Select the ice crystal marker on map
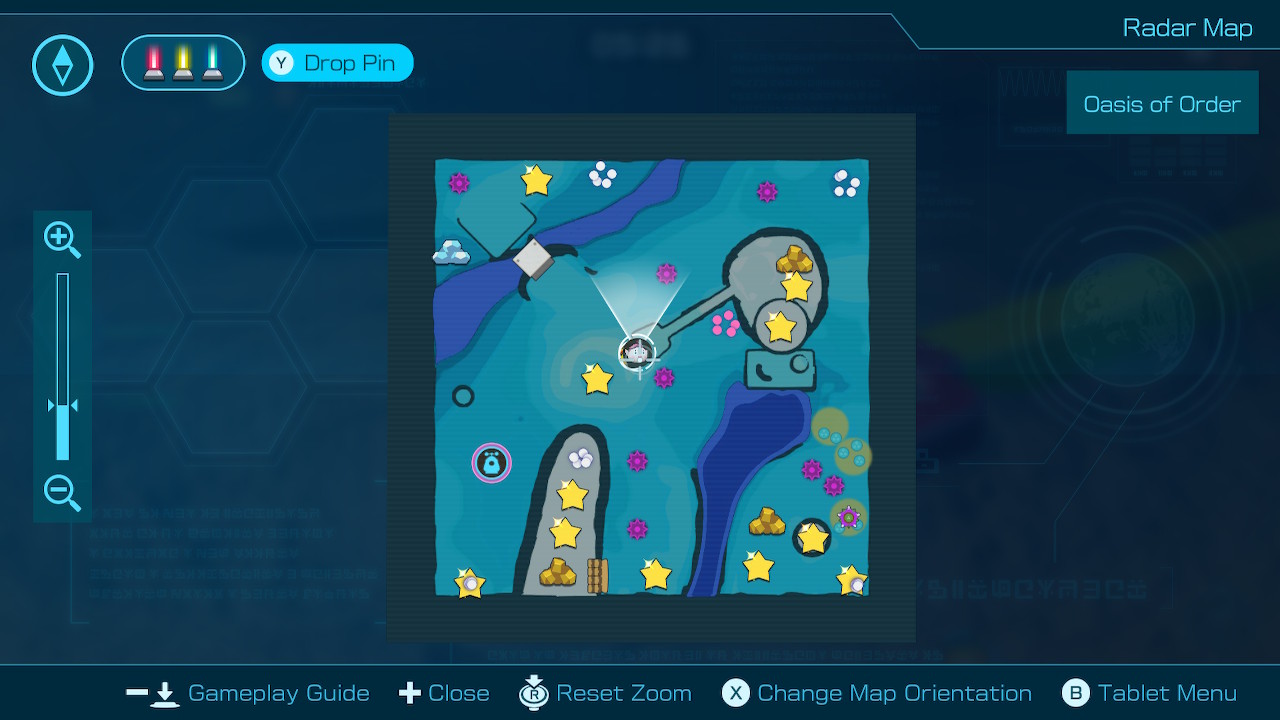Viewport: 1280px width, 720px height. [451, 252]
